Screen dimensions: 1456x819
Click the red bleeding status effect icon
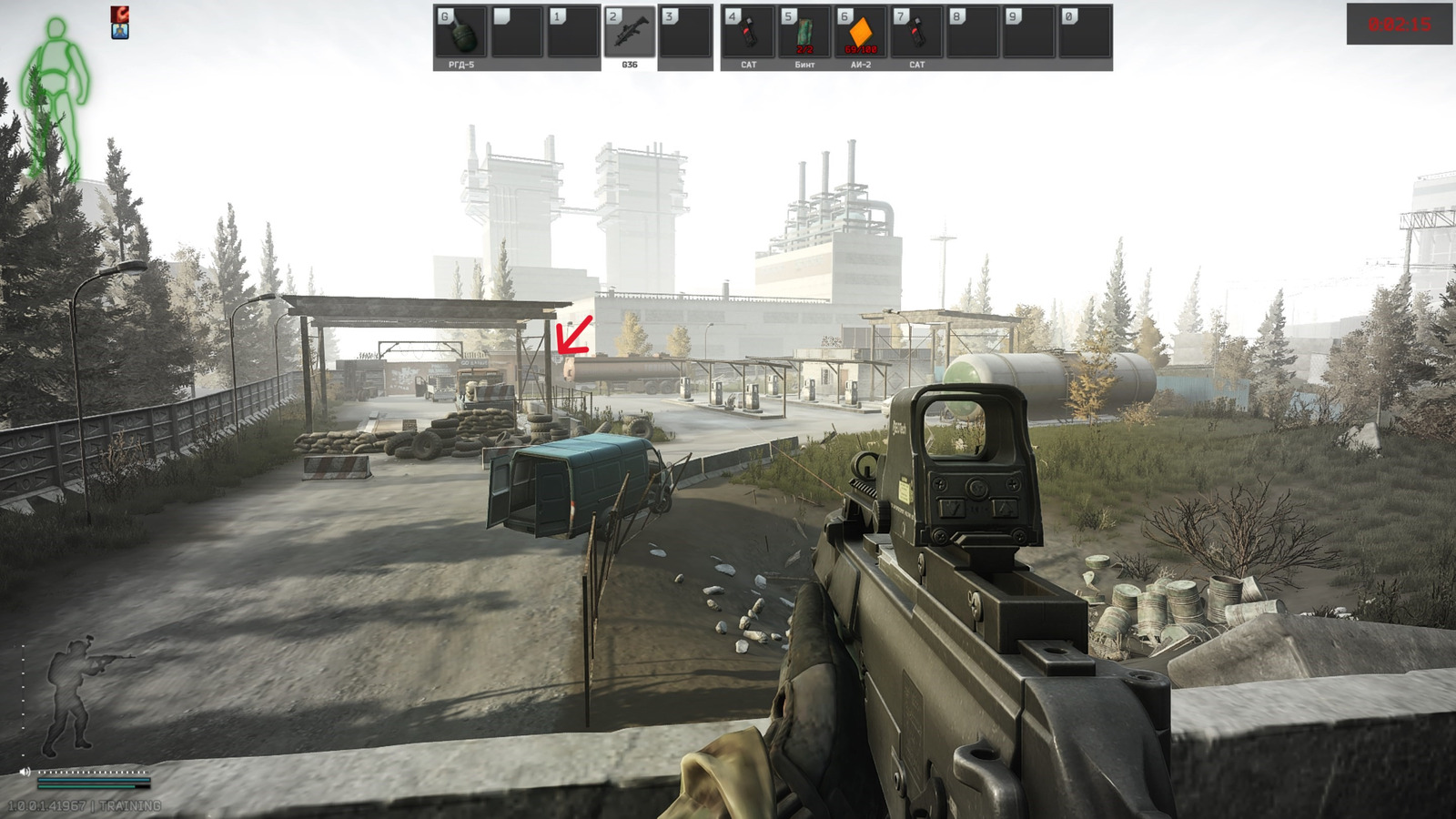coord(119,15)
